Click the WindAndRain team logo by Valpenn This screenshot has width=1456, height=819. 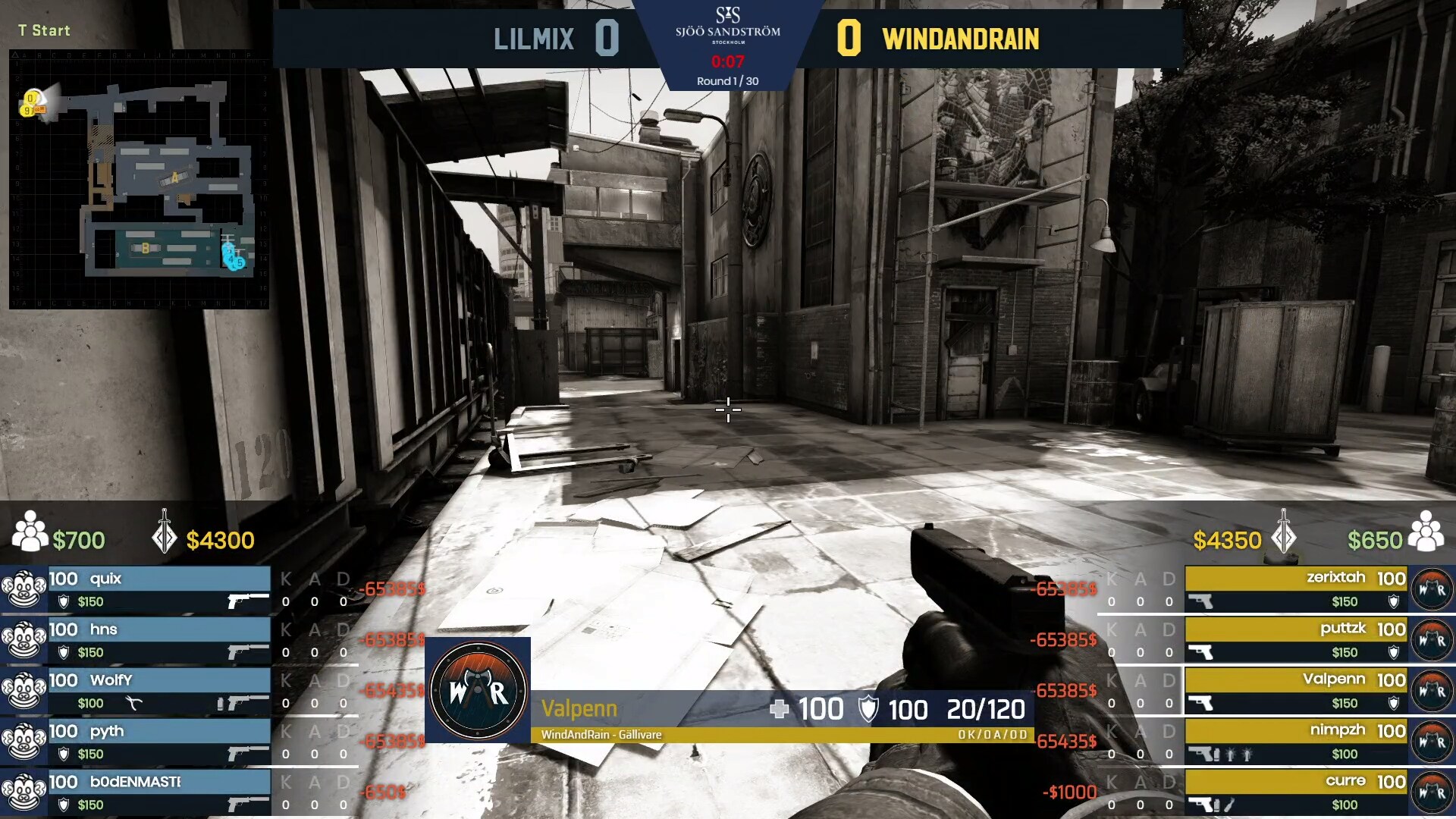tap(478, 690)
